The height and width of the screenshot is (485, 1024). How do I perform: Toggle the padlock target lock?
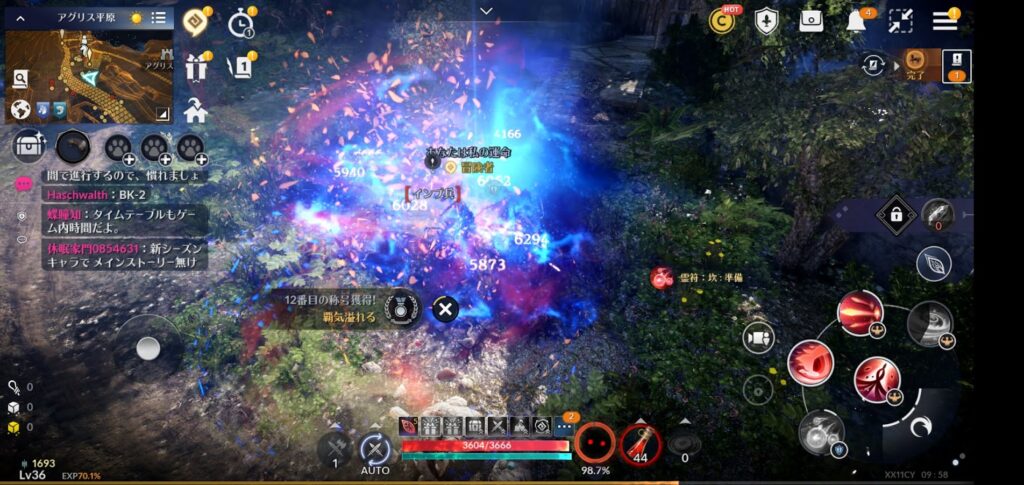tap(896, 214)
